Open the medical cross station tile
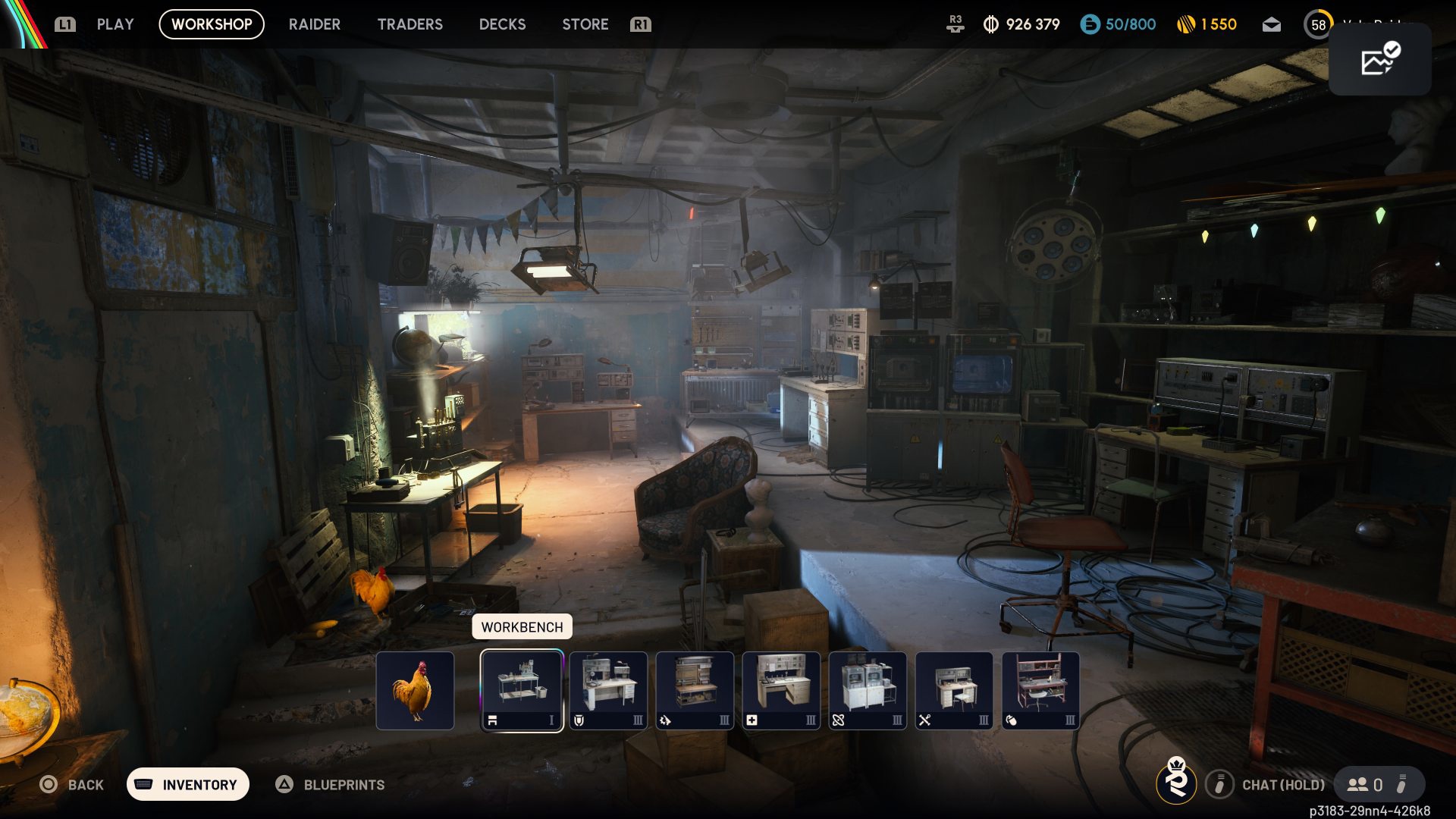This screenshot has width=1456, height=819. pos(781,691)
